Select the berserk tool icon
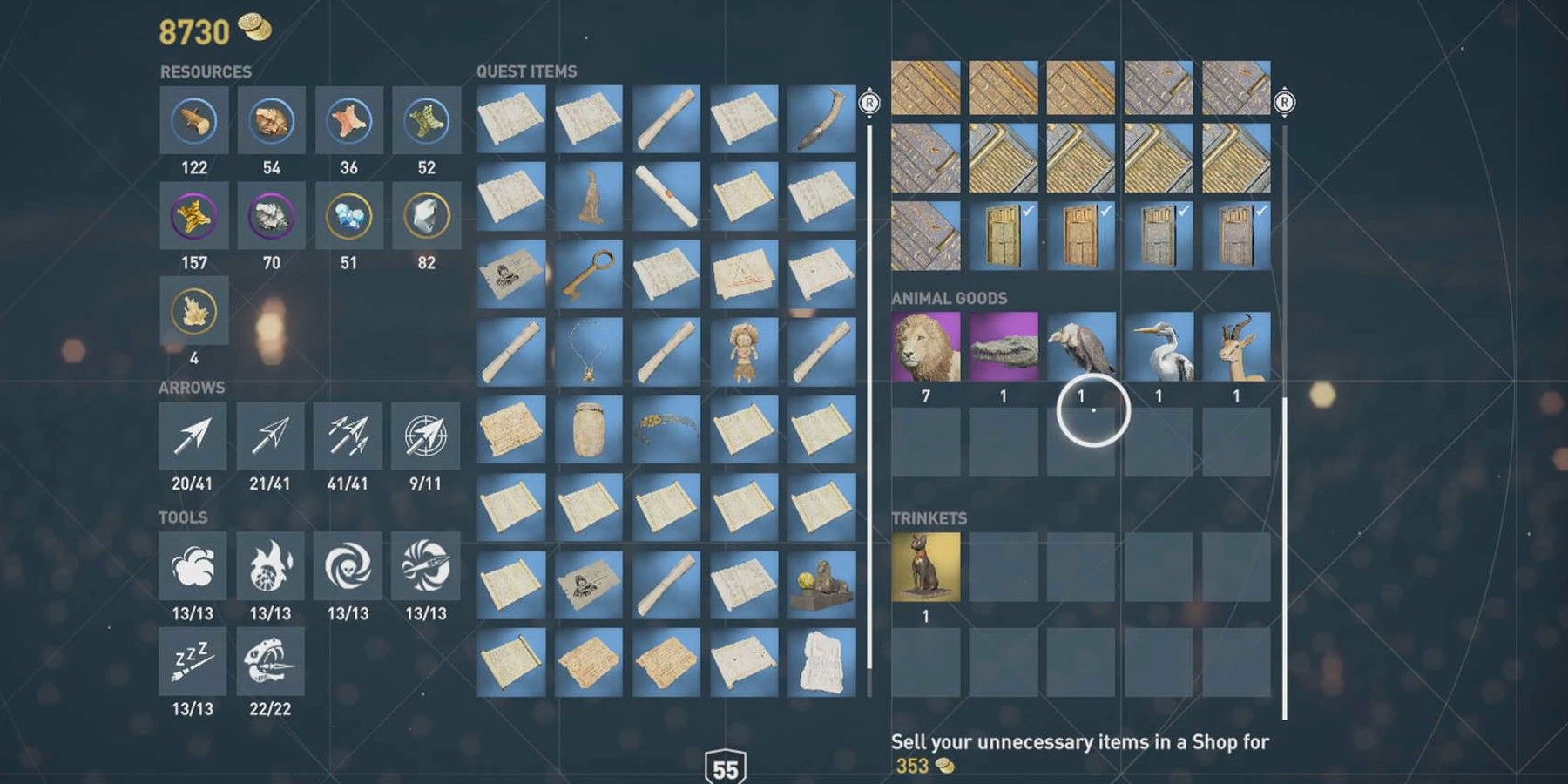This screenshot has width=1568, height=784. pyautogui.click(x=427, y=568)
